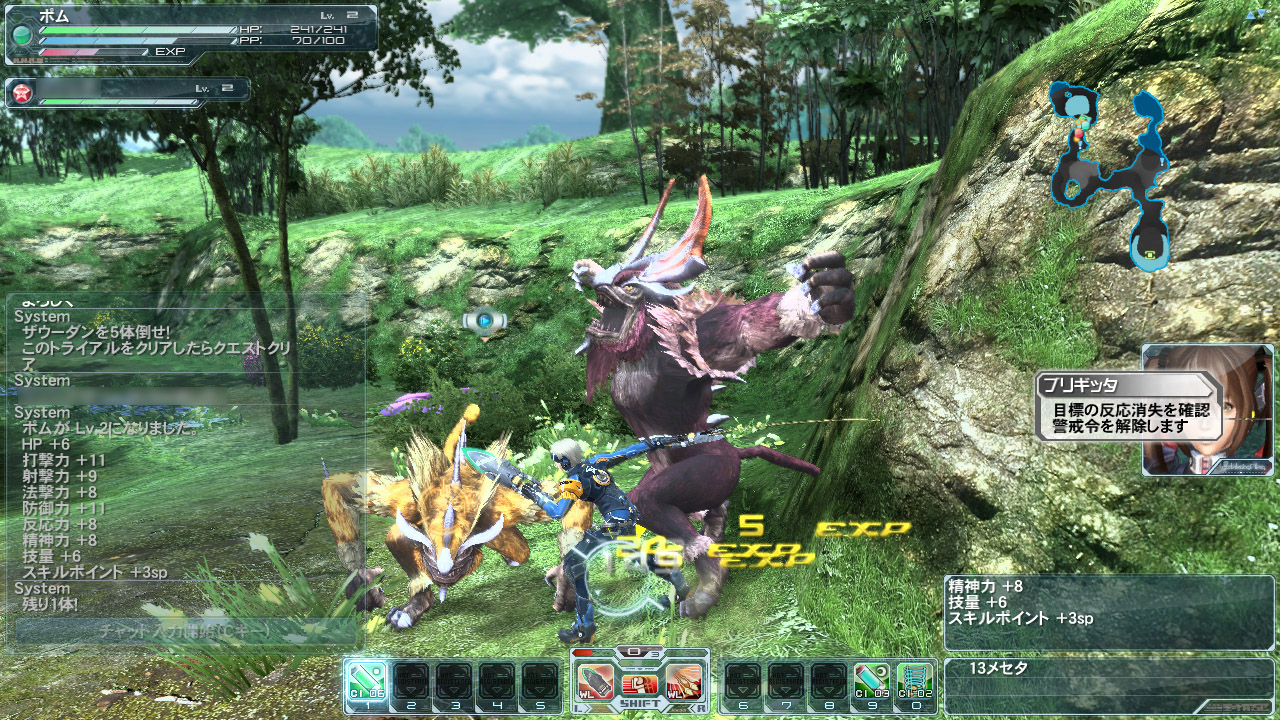Trigger the left weapon palette attack icon
Viewport: 1280px width, 720px height.
tap(594, 682)
